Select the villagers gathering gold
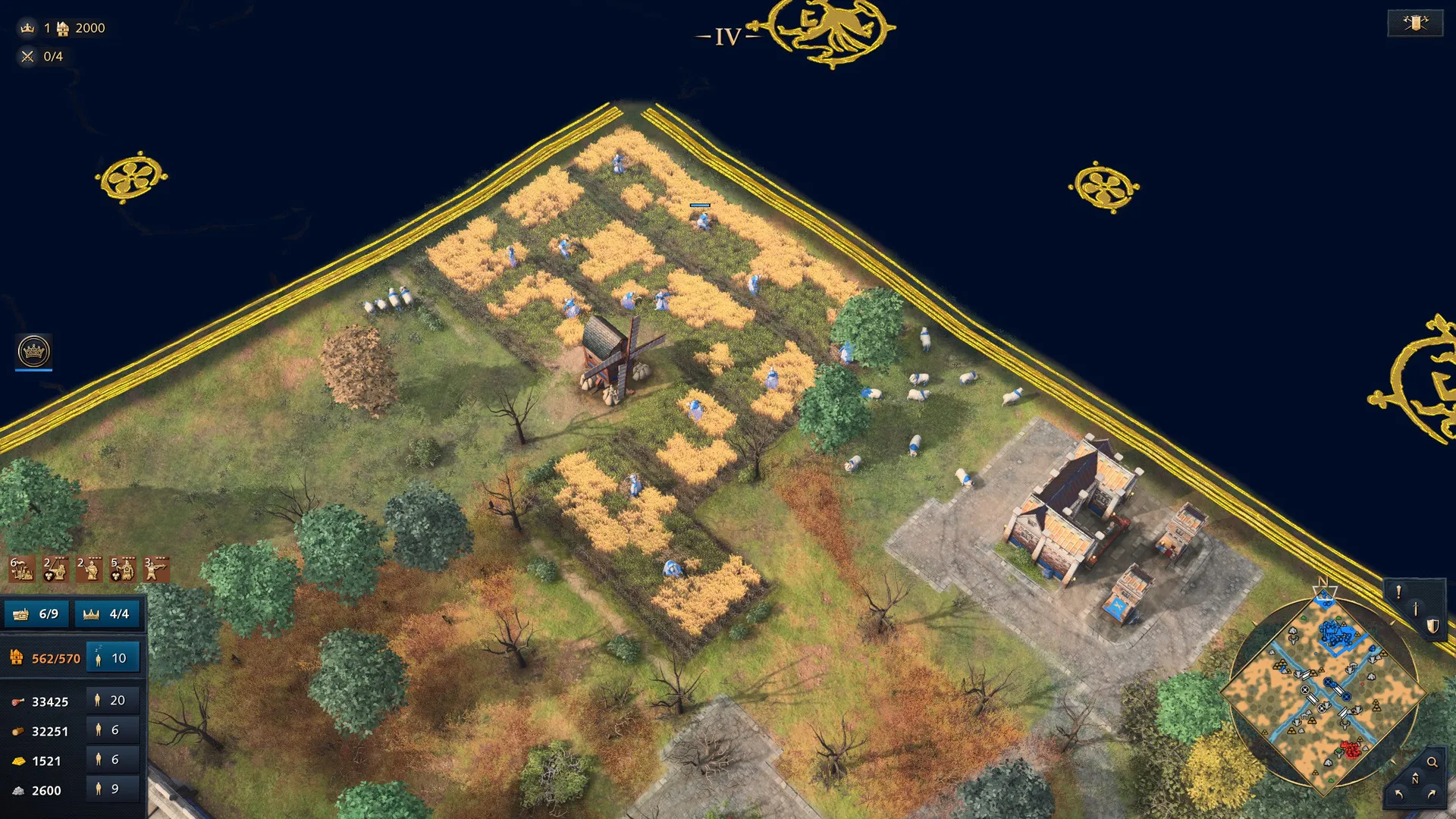 113,760
